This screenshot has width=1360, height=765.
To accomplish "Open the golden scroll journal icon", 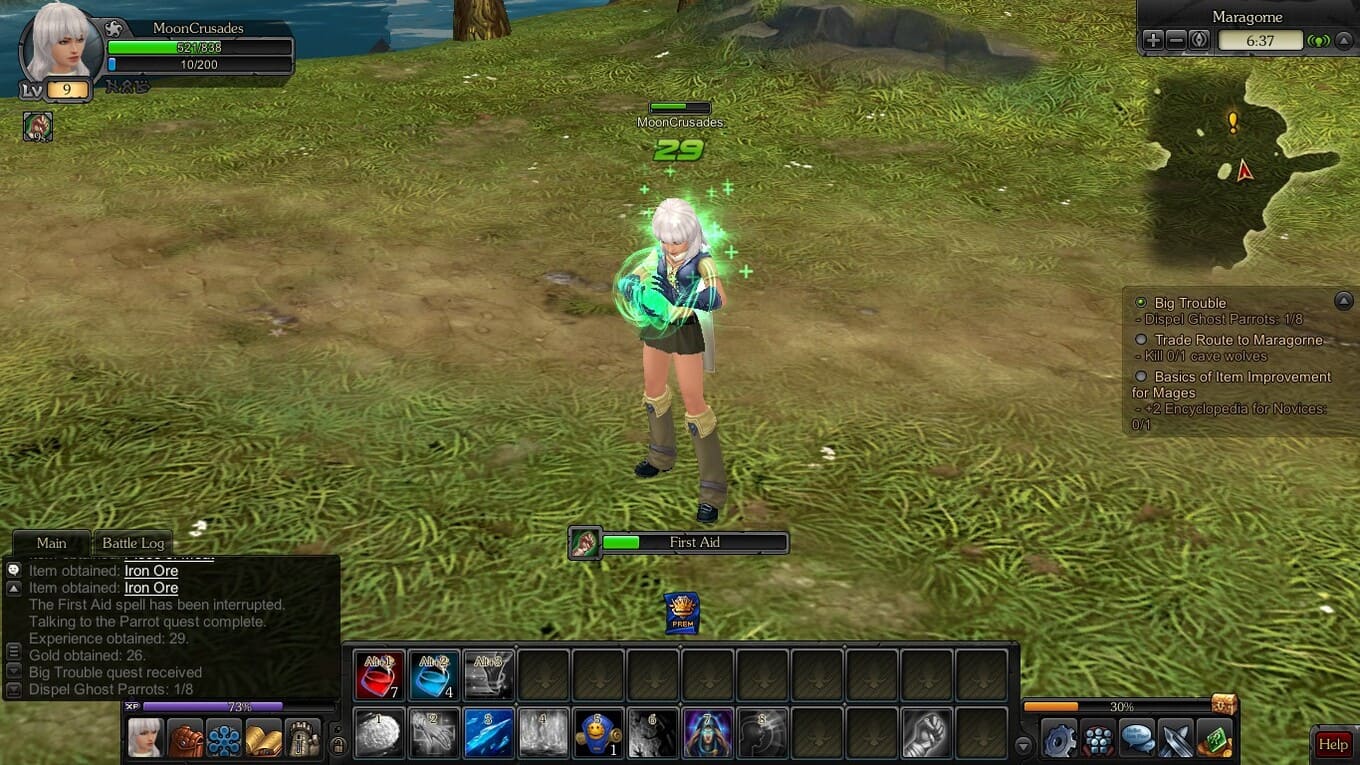I will [263, 738].
